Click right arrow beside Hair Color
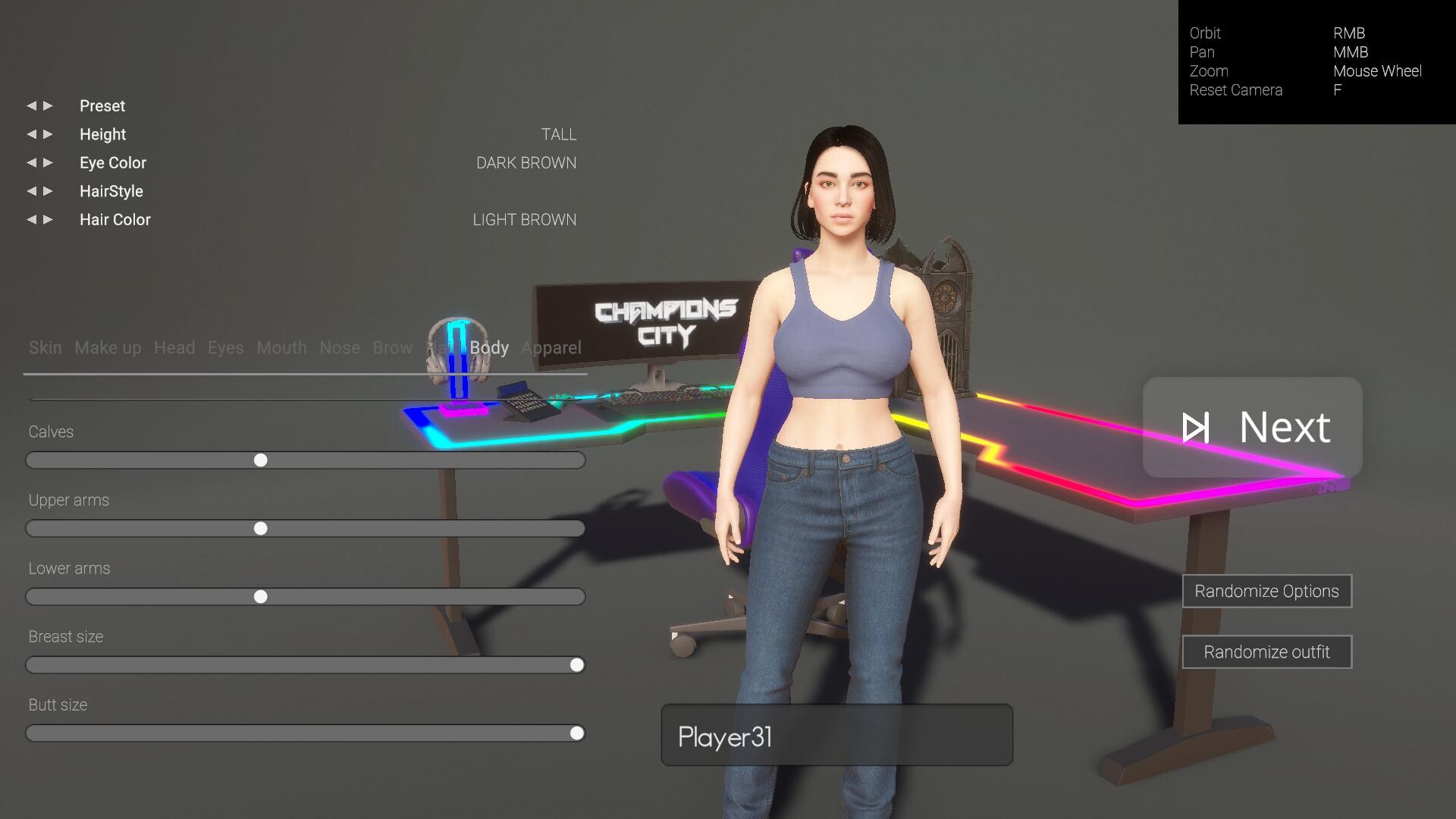Screen dimensions: 1456x819 (x=48, y=219)
